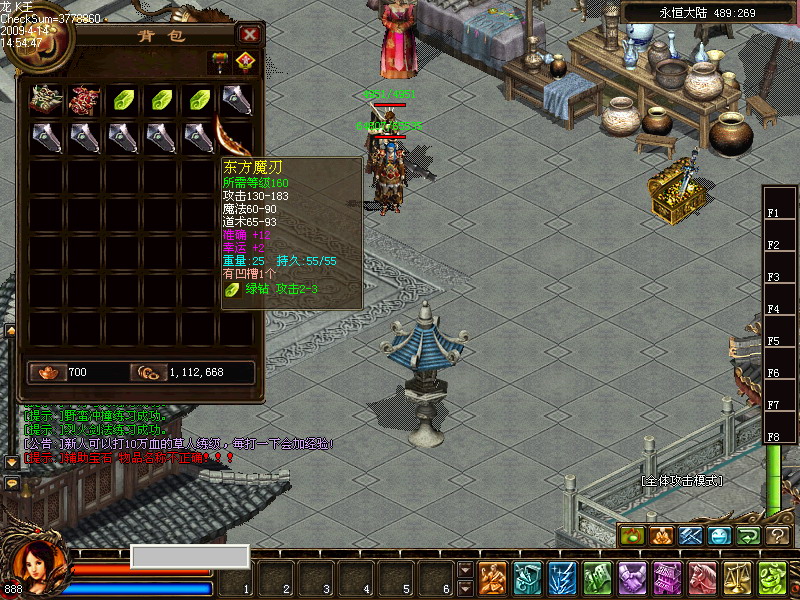Open the bag with the teal chest icon
This screenshot has width=800, height=600.
point(528,578)
